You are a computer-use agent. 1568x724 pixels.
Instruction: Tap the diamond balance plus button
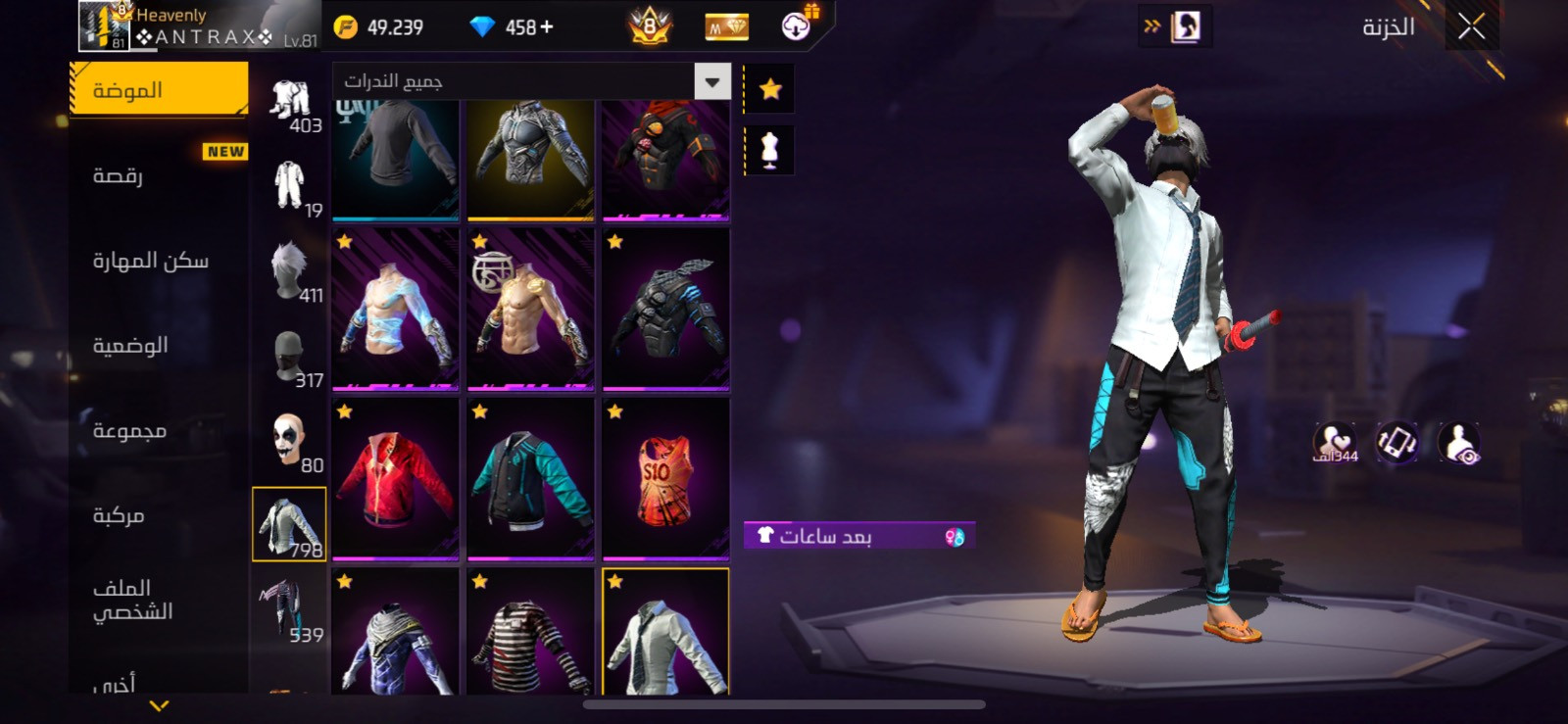pos(547,27)
